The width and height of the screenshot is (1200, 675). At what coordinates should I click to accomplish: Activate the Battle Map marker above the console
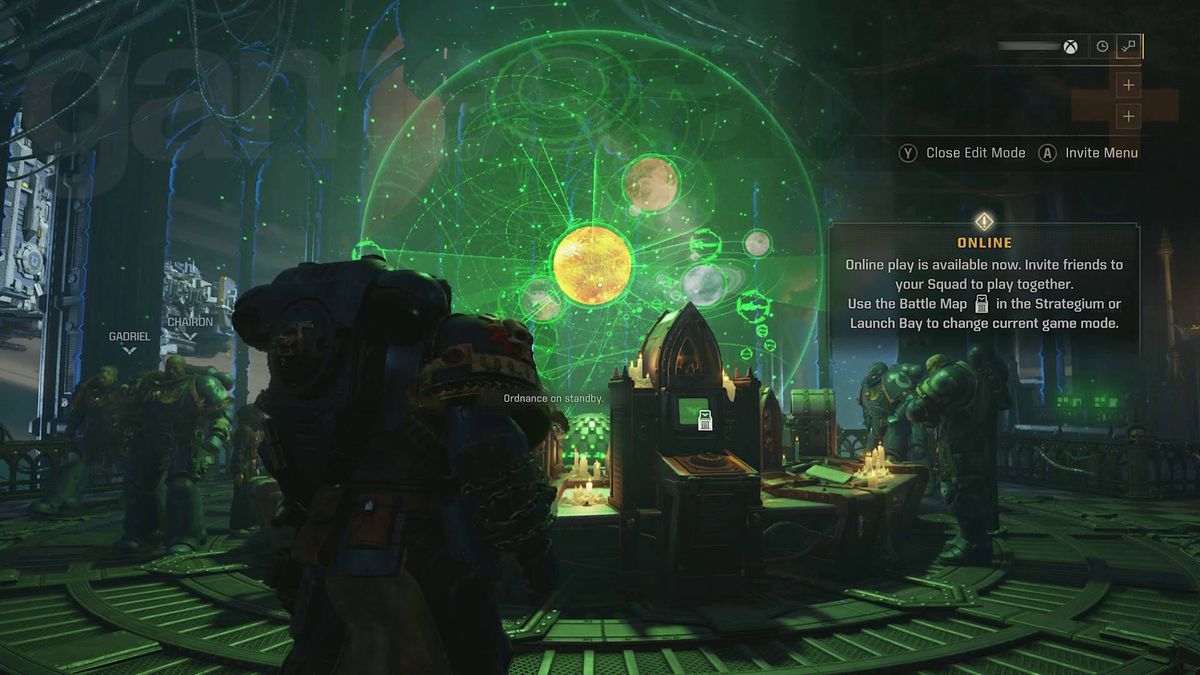click(x=705, y=421)
